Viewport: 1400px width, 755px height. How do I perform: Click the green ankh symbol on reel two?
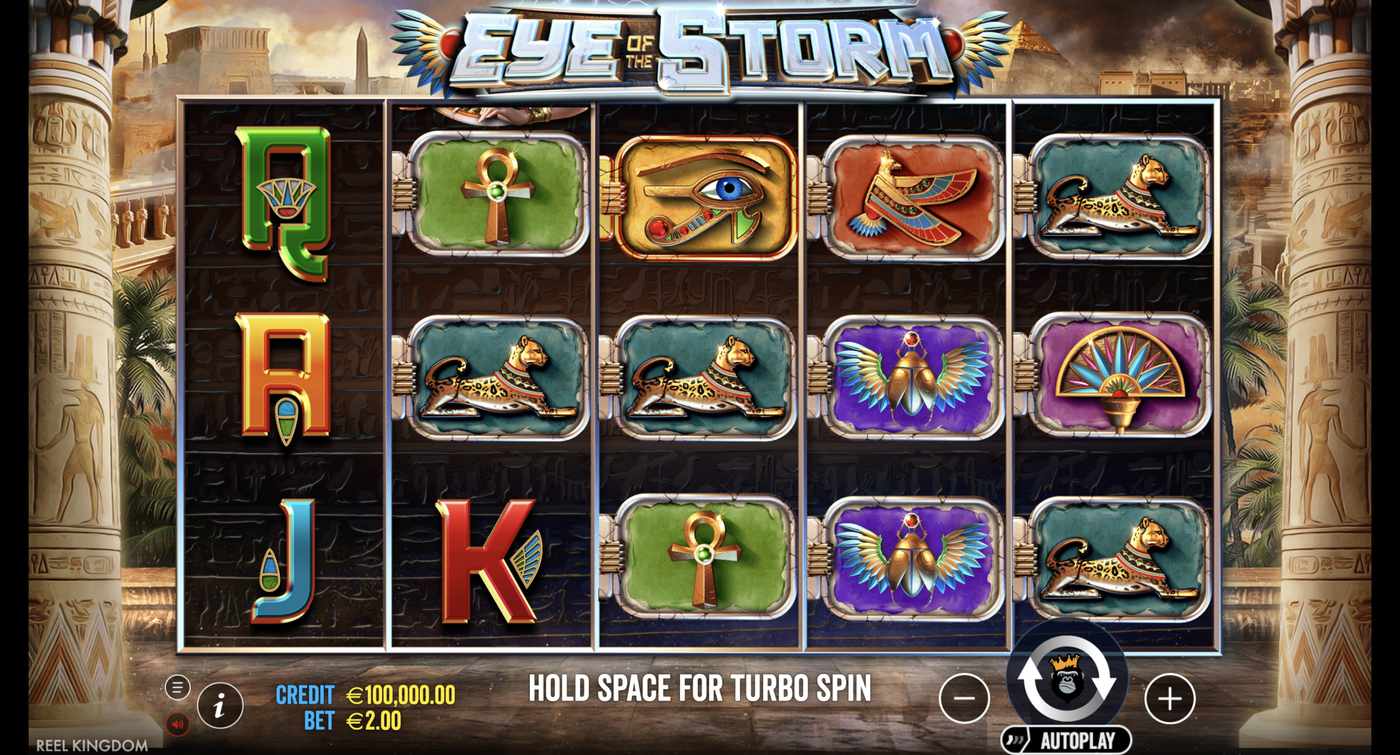(492, 190)
